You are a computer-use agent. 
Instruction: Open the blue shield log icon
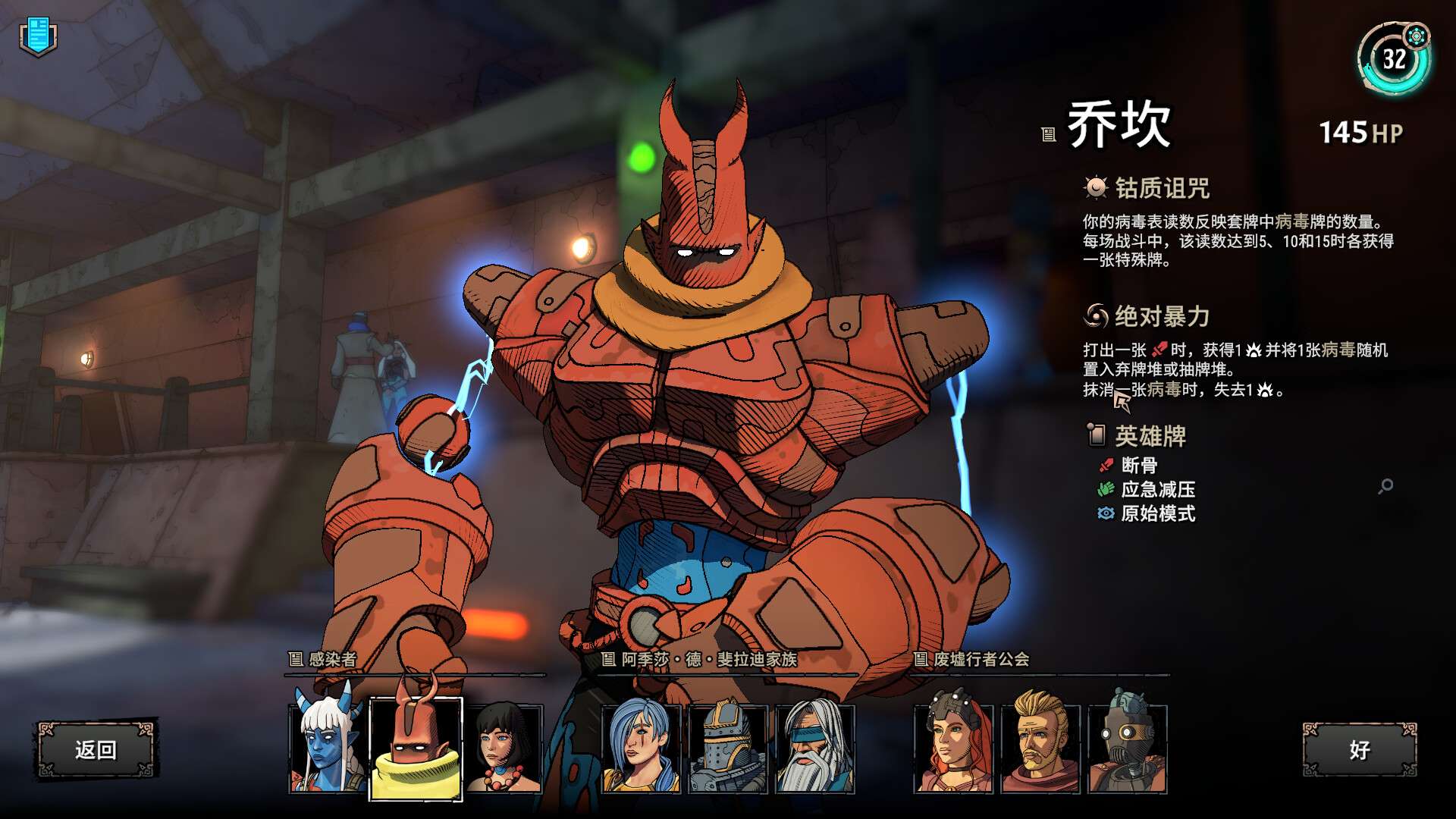(38, 36)
